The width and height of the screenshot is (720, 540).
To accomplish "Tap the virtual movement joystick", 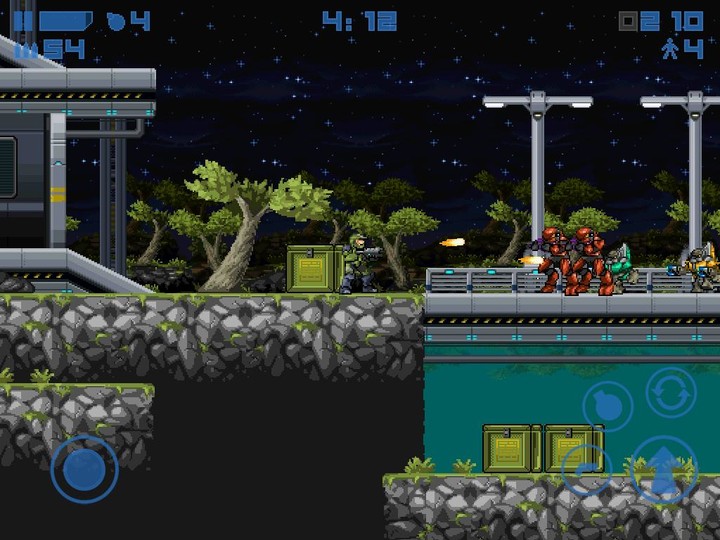I will (x=85, y=468).
